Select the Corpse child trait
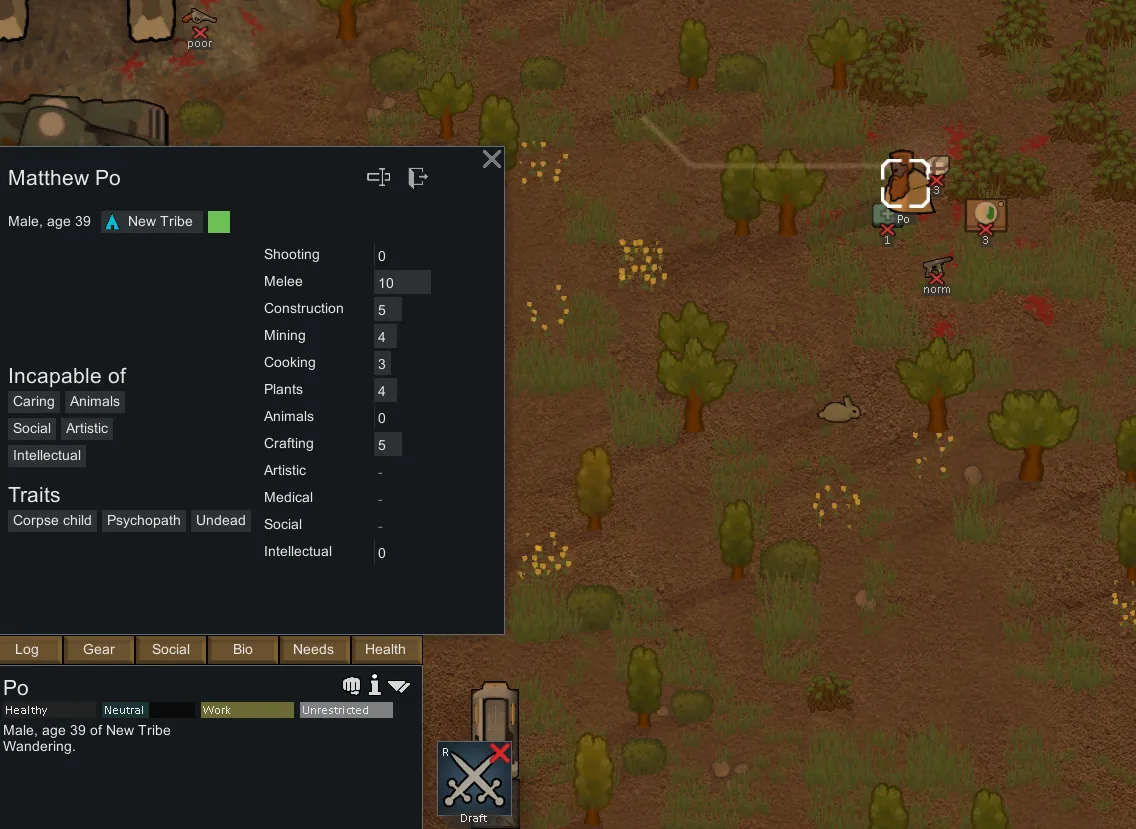 click(52, 521)
